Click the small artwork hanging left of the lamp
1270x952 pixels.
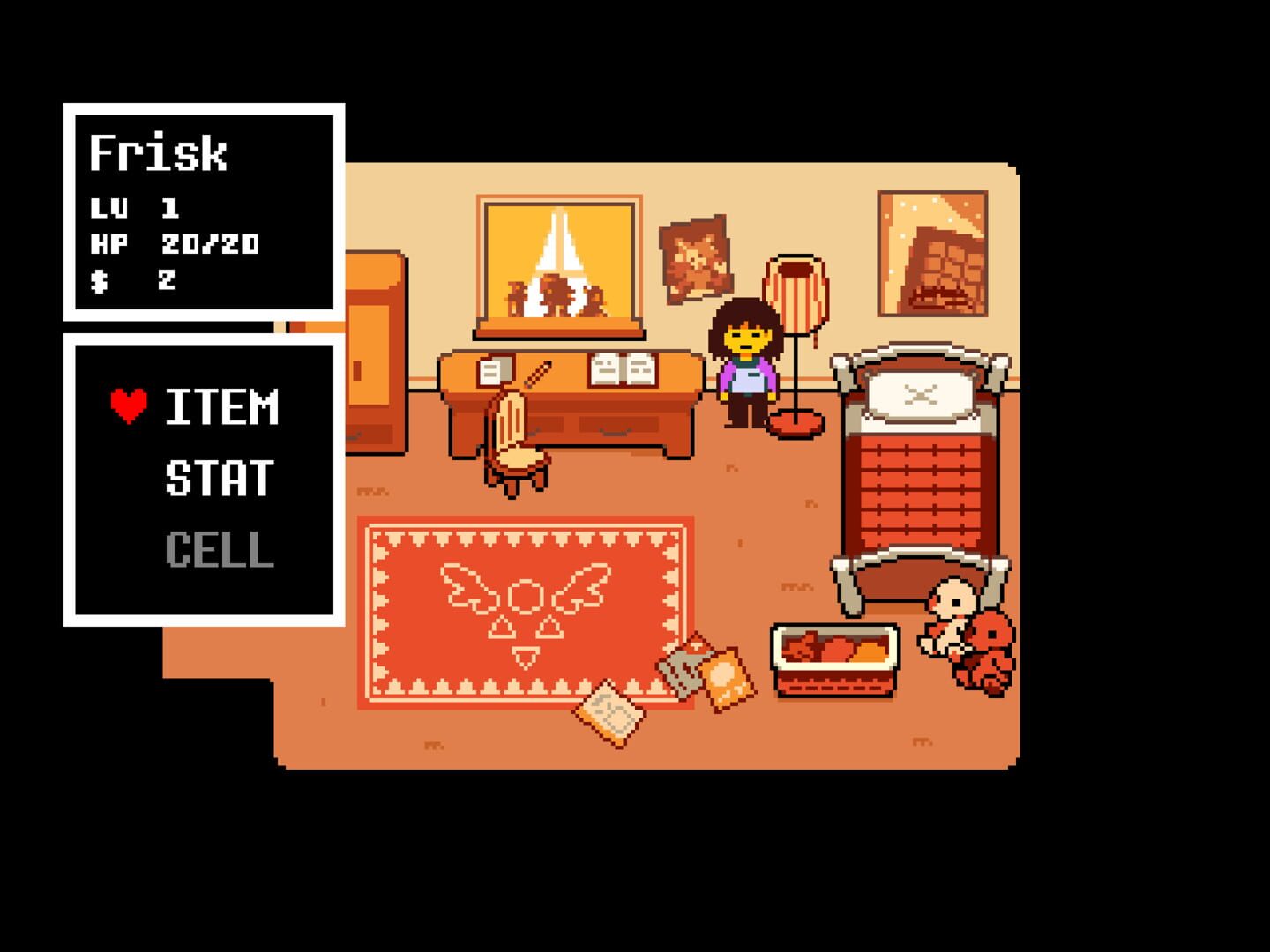[x=697, y=257]
